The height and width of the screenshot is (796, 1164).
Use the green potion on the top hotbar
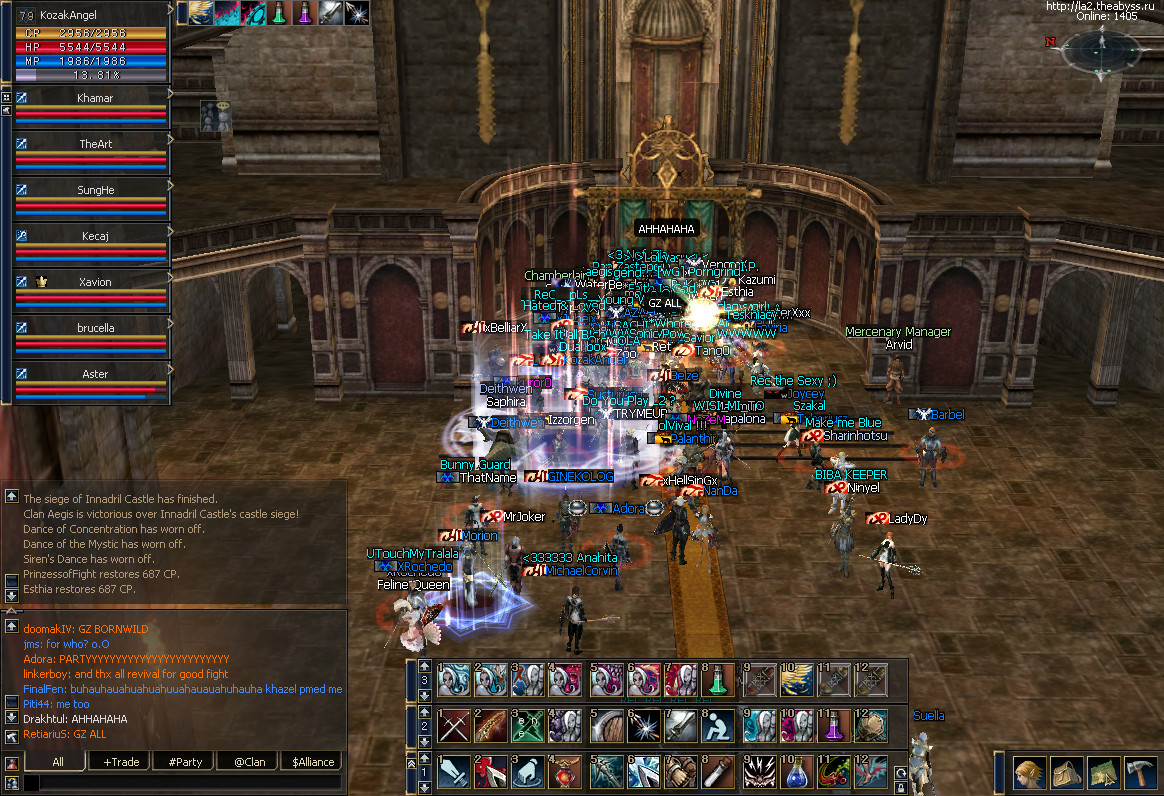coord(716,681)
